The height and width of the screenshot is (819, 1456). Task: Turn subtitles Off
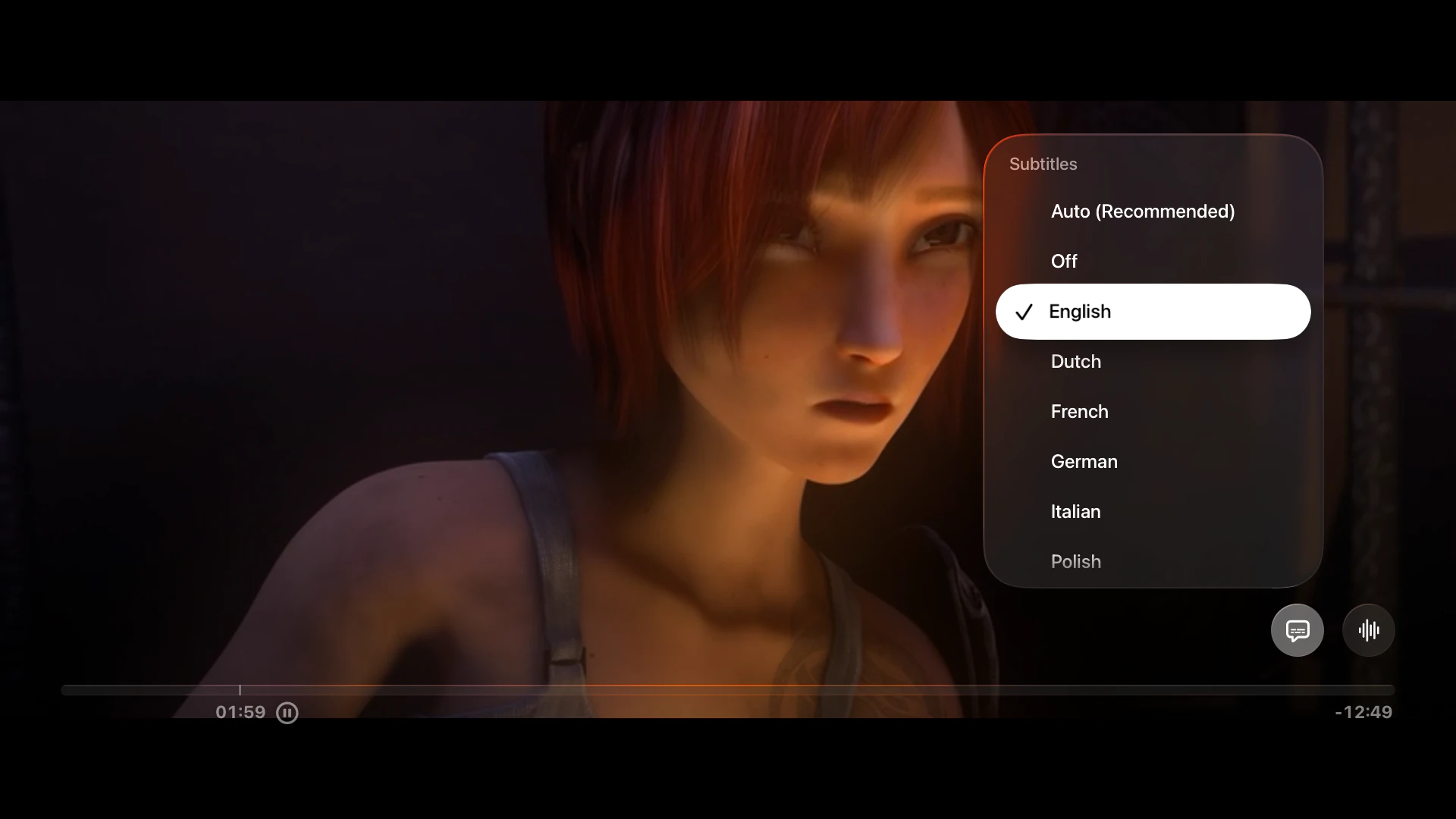(1063, 261)
